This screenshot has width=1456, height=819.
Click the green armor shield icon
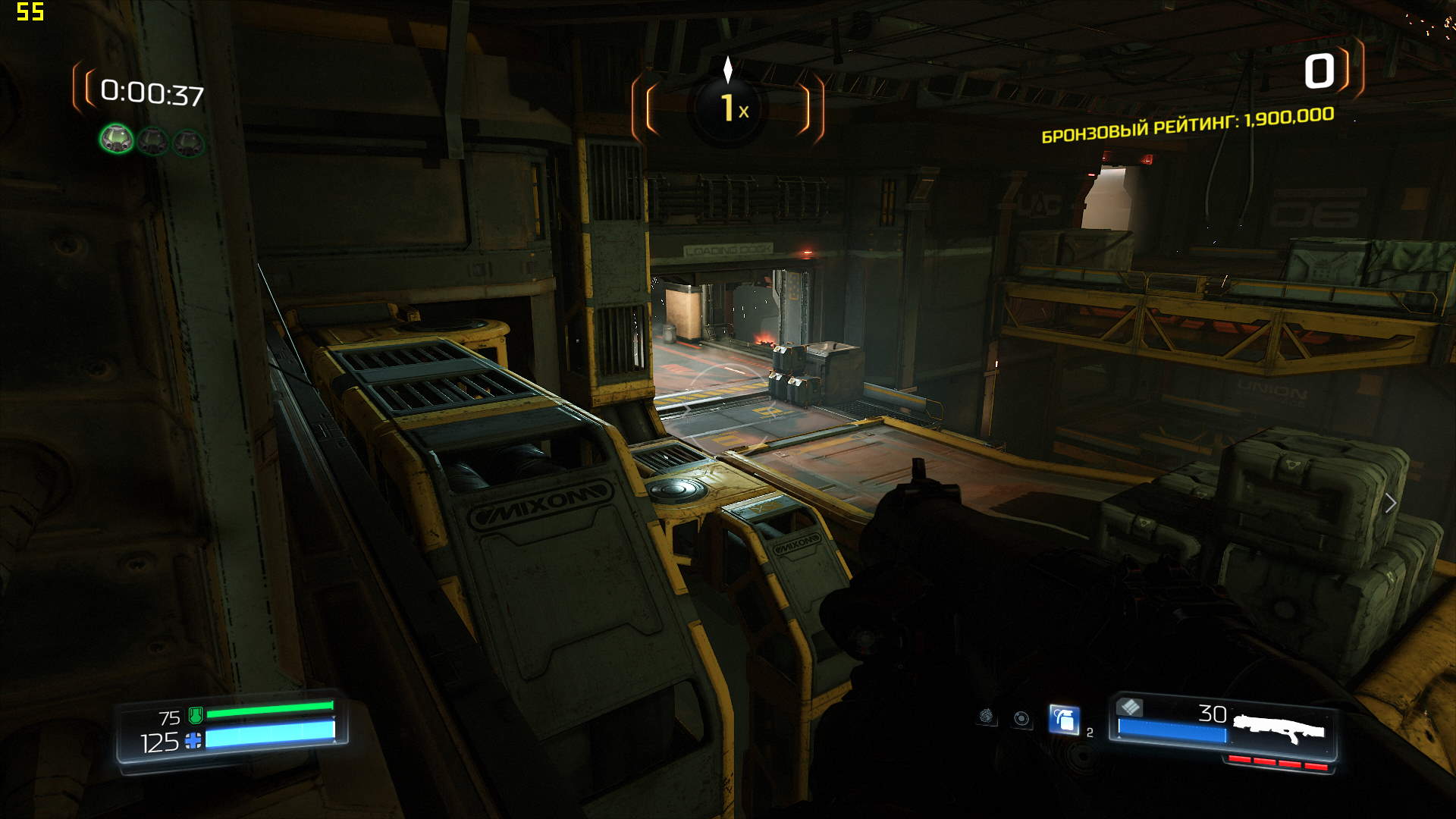pyautogui.click(x=195, y=714)
